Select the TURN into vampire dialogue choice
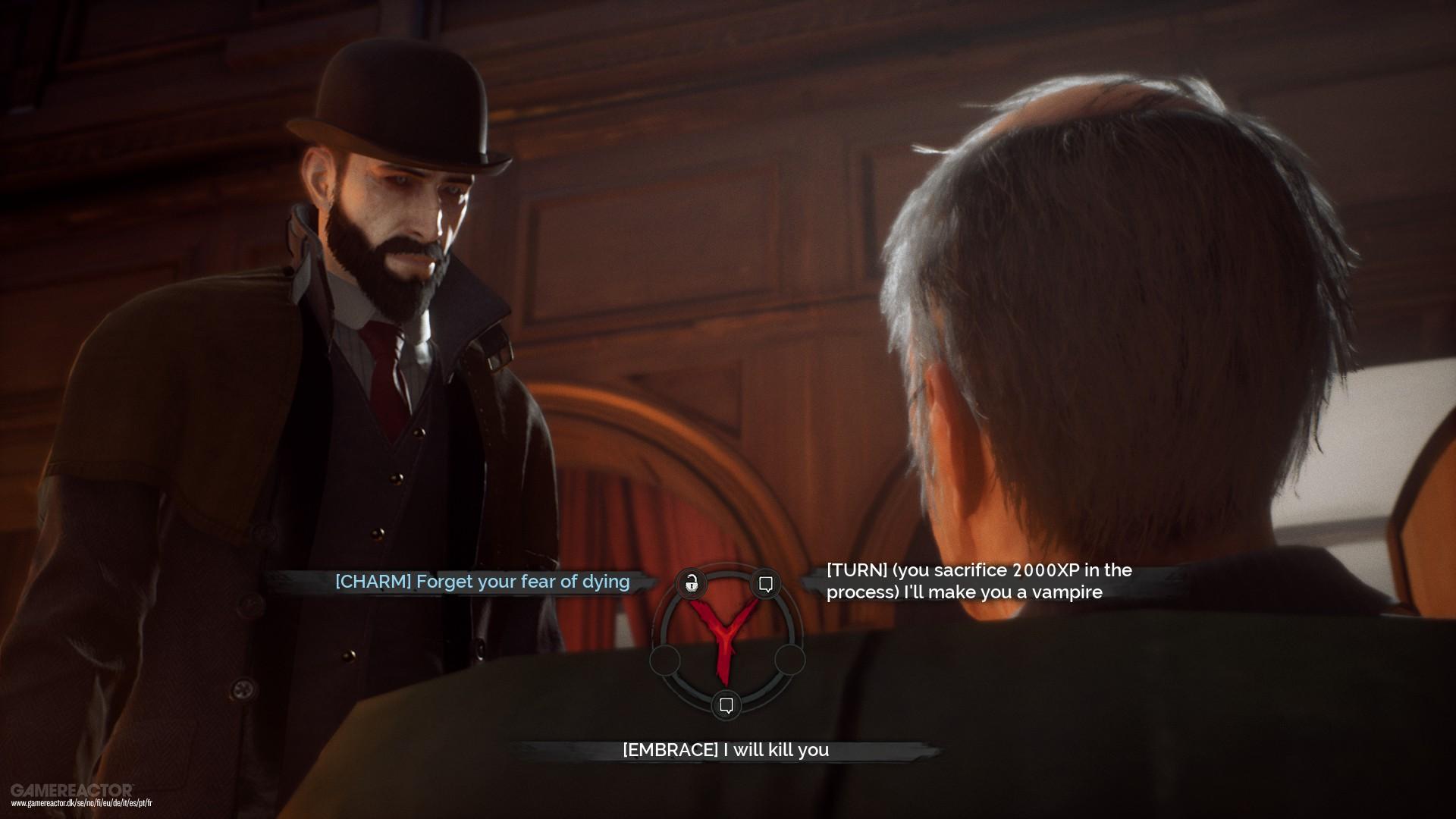The width and height of the screenshot is (1456, 819). [x=978, y=581]
